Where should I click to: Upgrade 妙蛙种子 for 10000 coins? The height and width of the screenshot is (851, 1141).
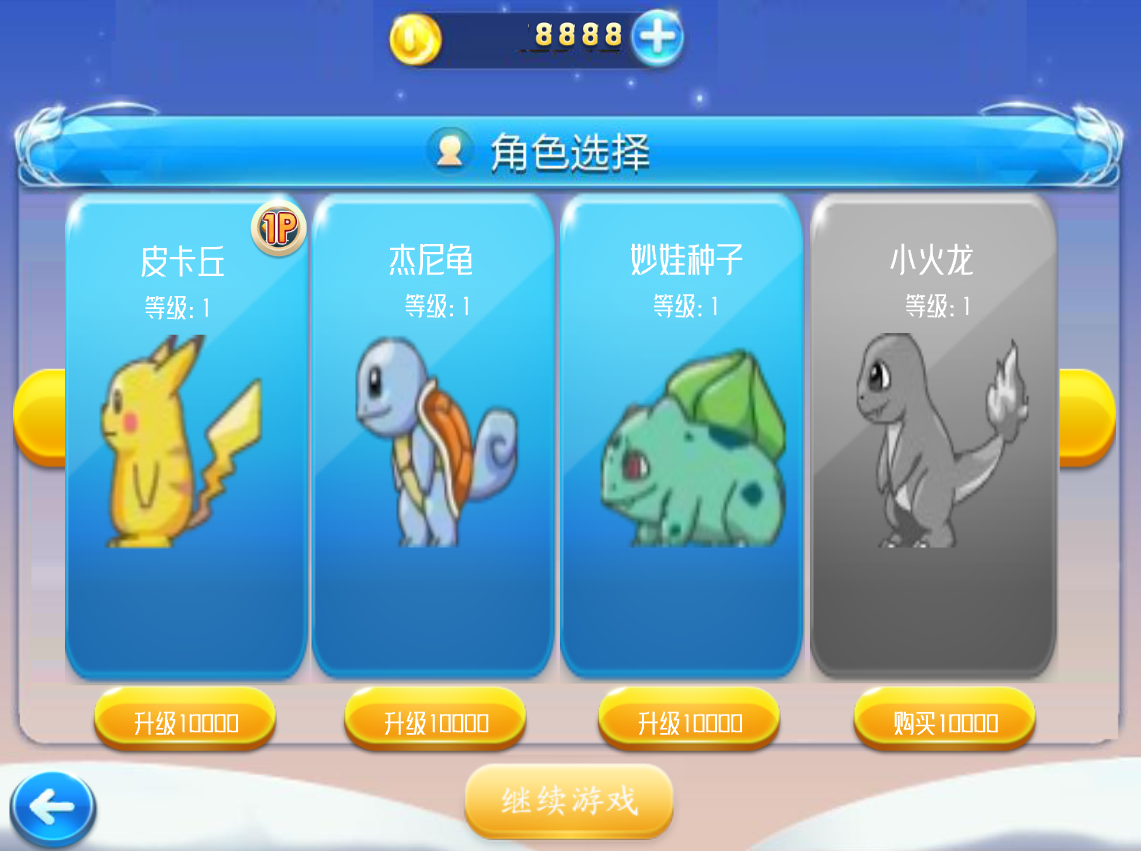pyautogui.click(x=689, y=720)
